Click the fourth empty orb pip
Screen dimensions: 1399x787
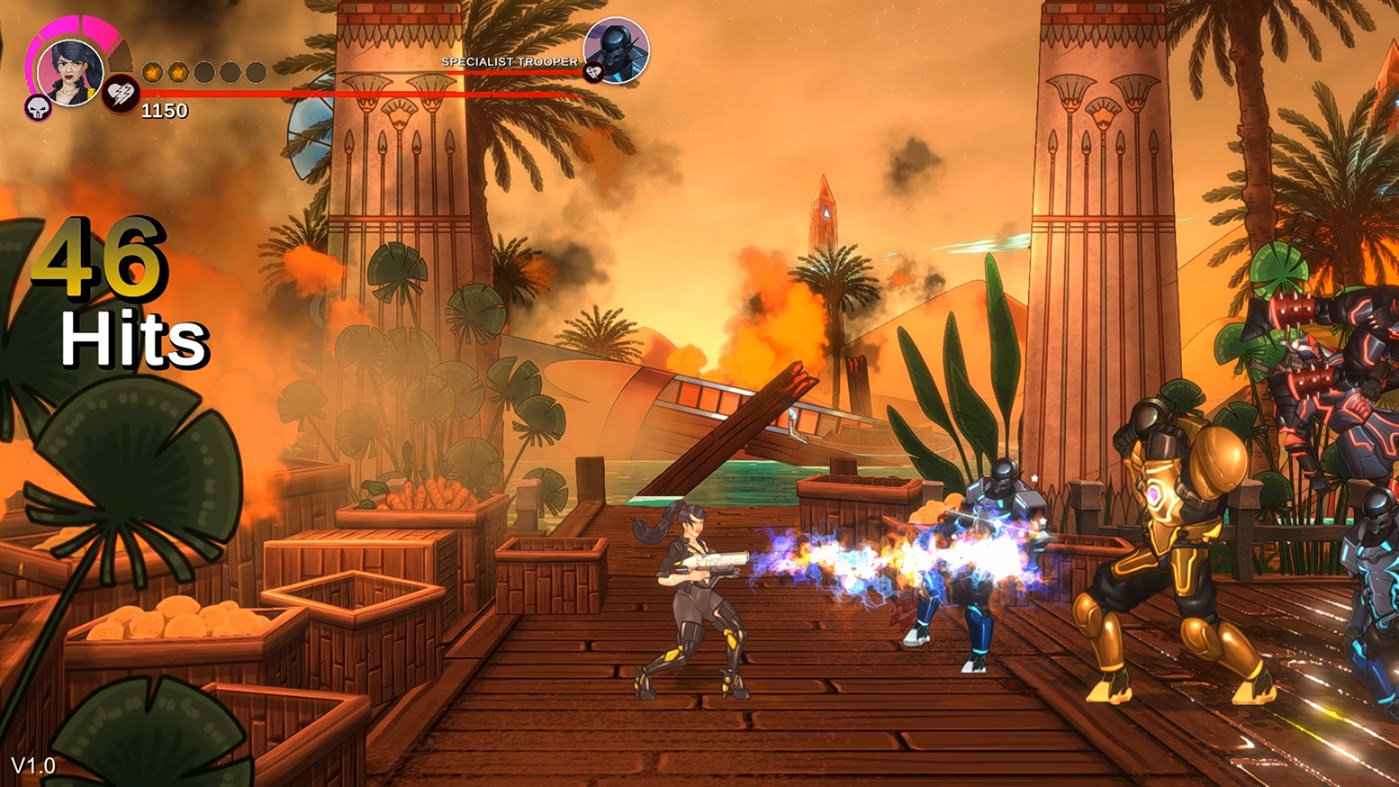coord(230,72)
